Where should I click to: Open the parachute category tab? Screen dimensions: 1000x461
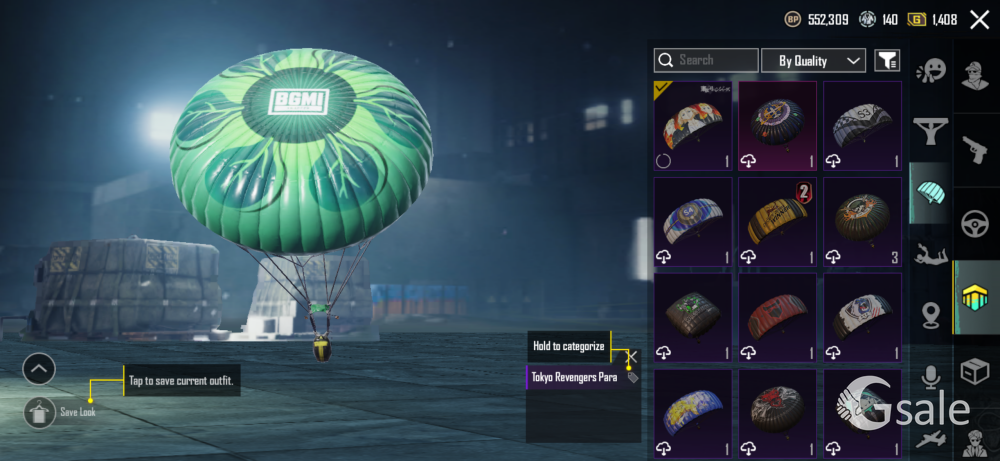[930, 191]
